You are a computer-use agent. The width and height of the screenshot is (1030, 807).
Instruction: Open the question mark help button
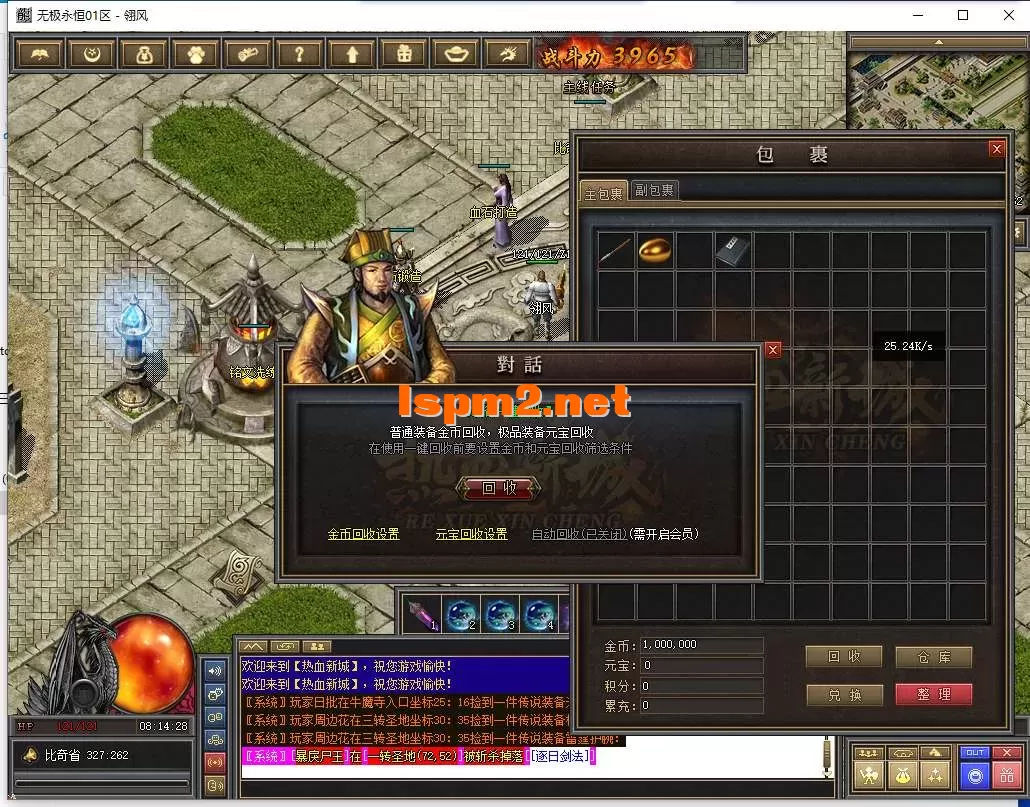(299, 54)
